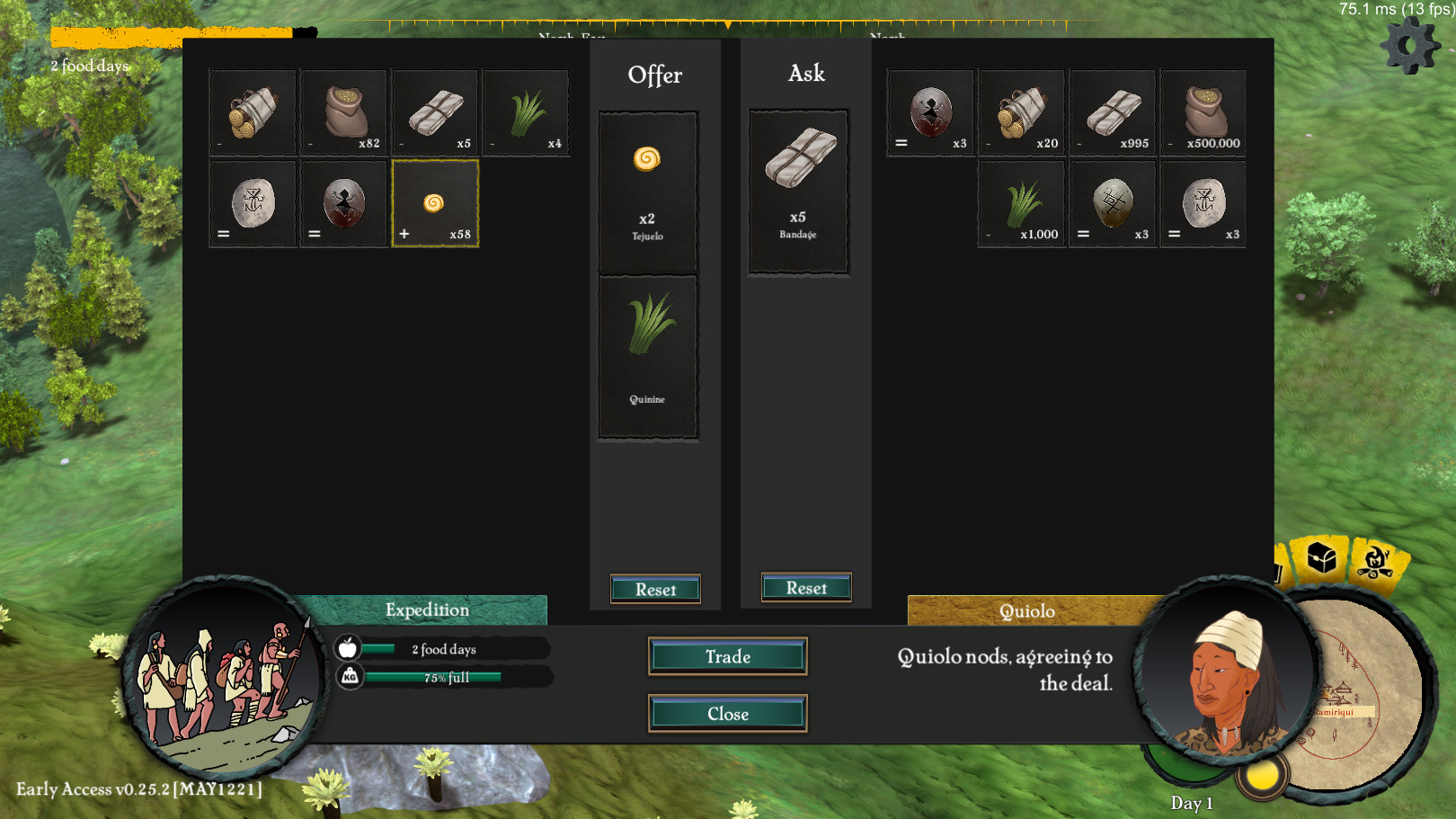Pick Quiolo's x20 coin rolls

[1022, 113]
